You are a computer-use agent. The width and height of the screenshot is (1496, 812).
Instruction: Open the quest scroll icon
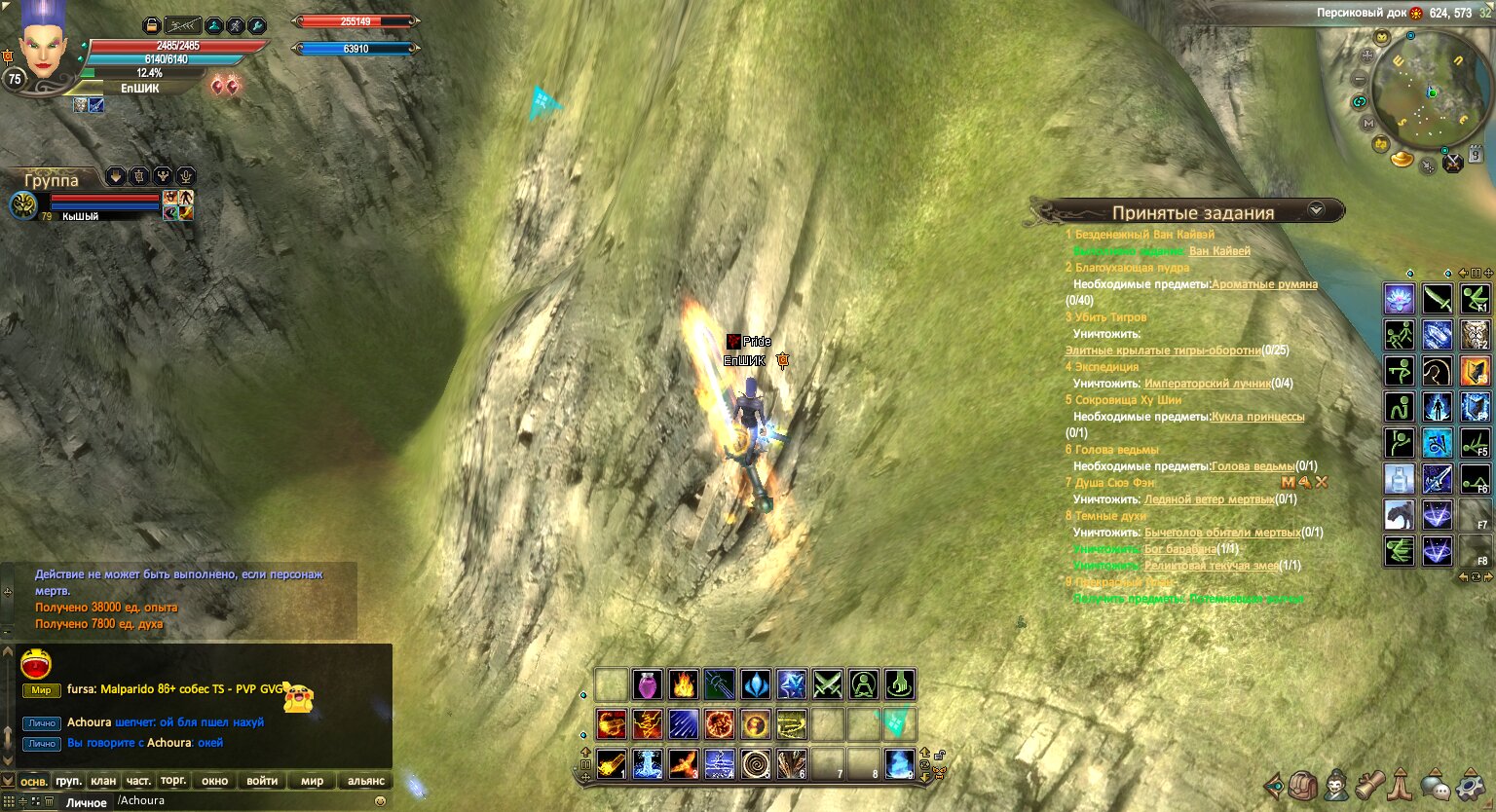1369,785
